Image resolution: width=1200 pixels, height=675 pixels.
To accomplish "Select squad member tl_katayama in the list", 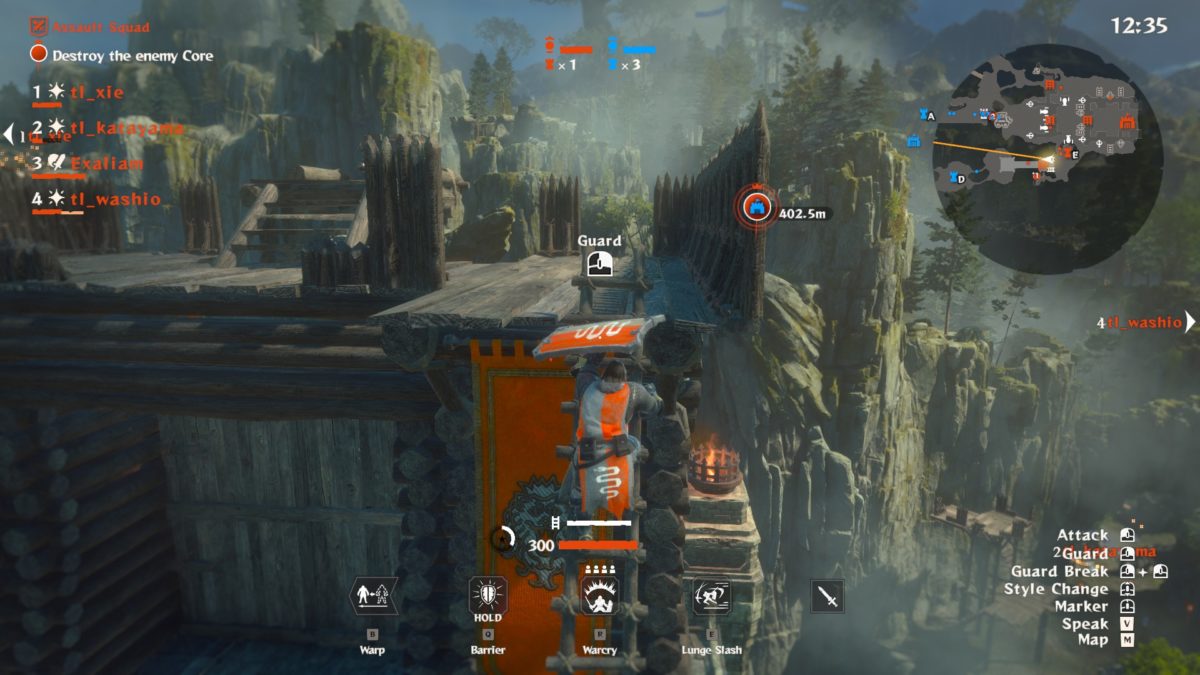I will point(127,128).
